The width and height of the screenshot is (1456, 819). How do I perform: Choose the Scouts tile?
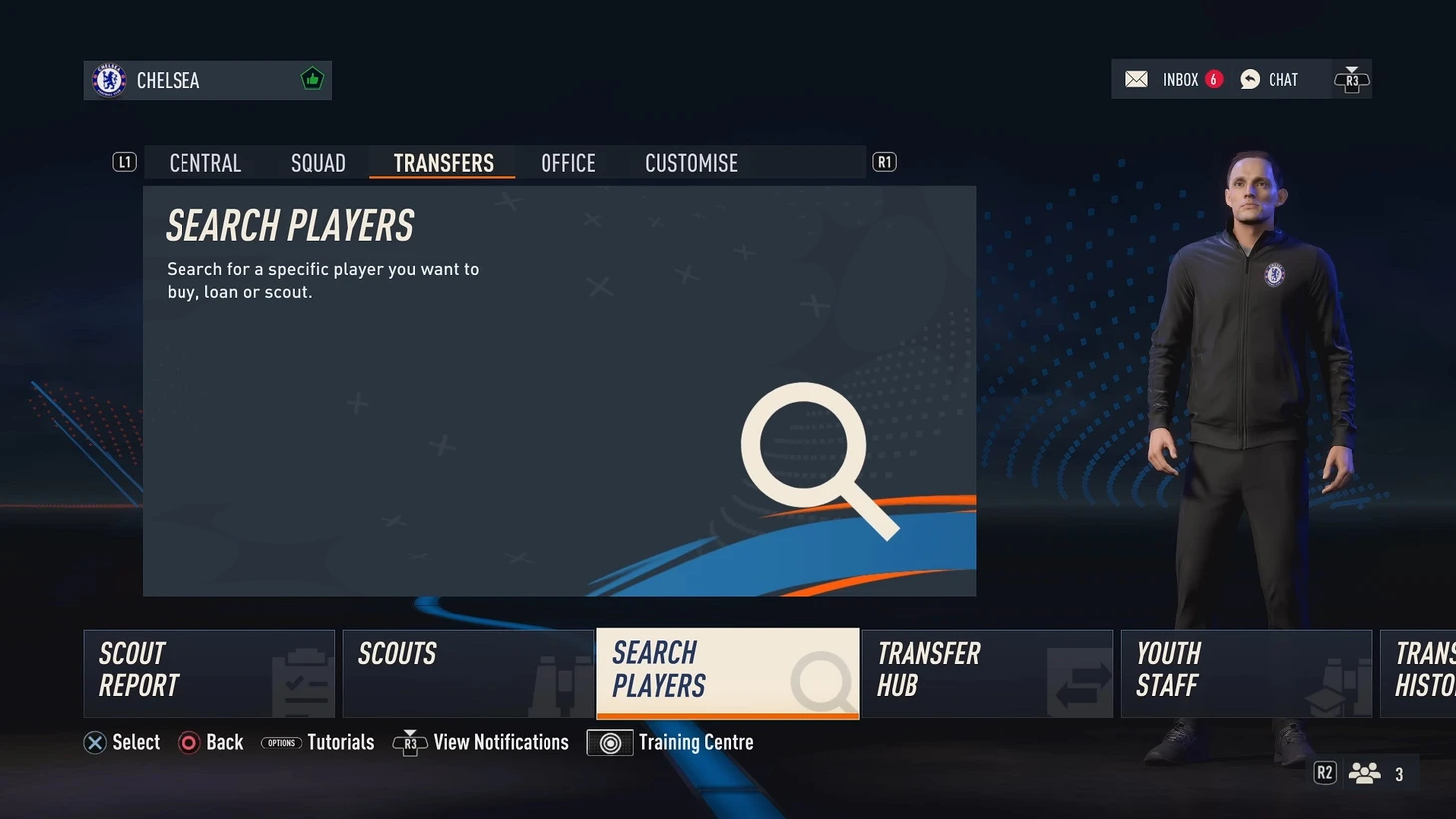pos(468,673)
